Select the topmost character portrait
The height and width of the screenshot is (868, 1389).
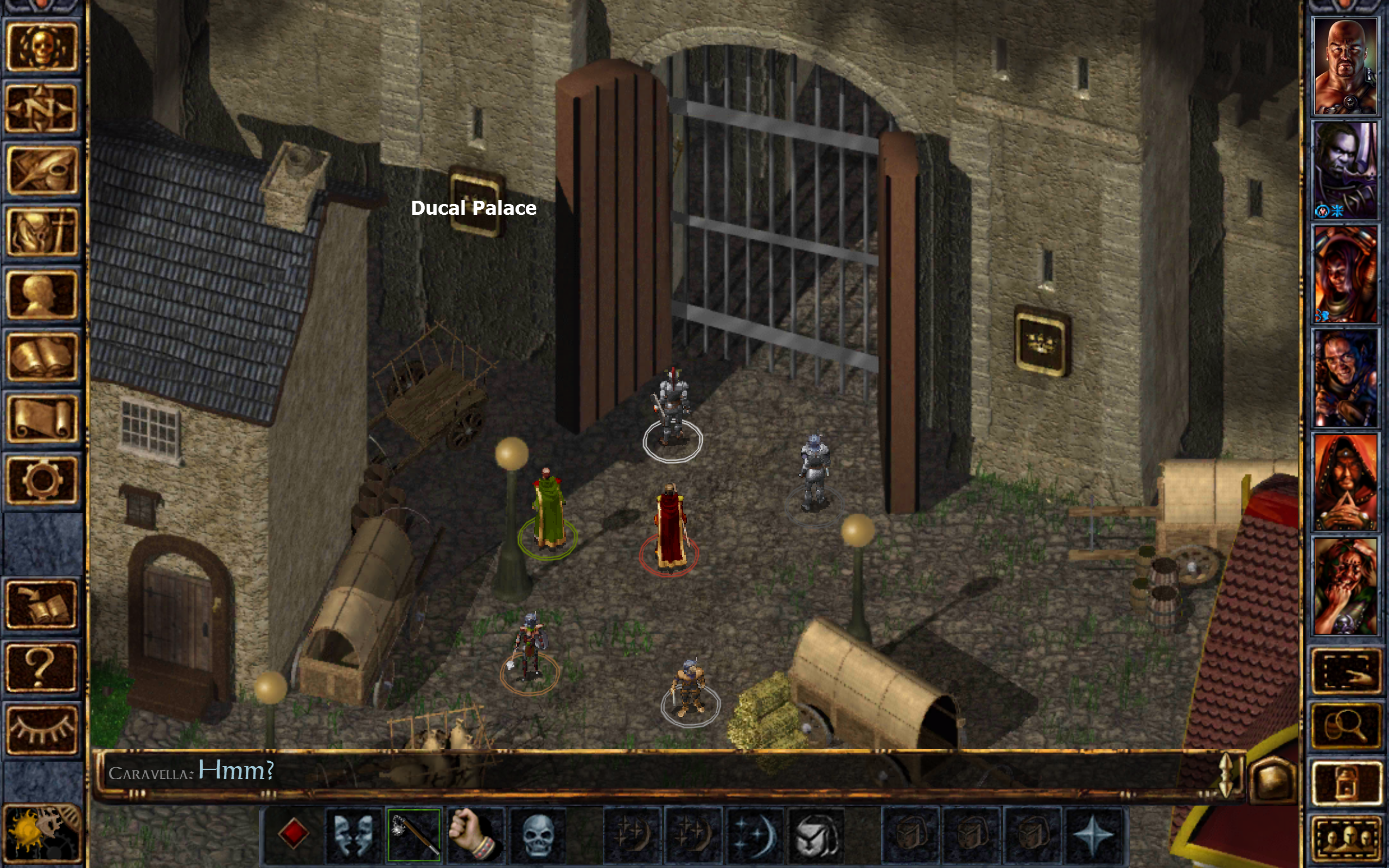click(1346, 66)
